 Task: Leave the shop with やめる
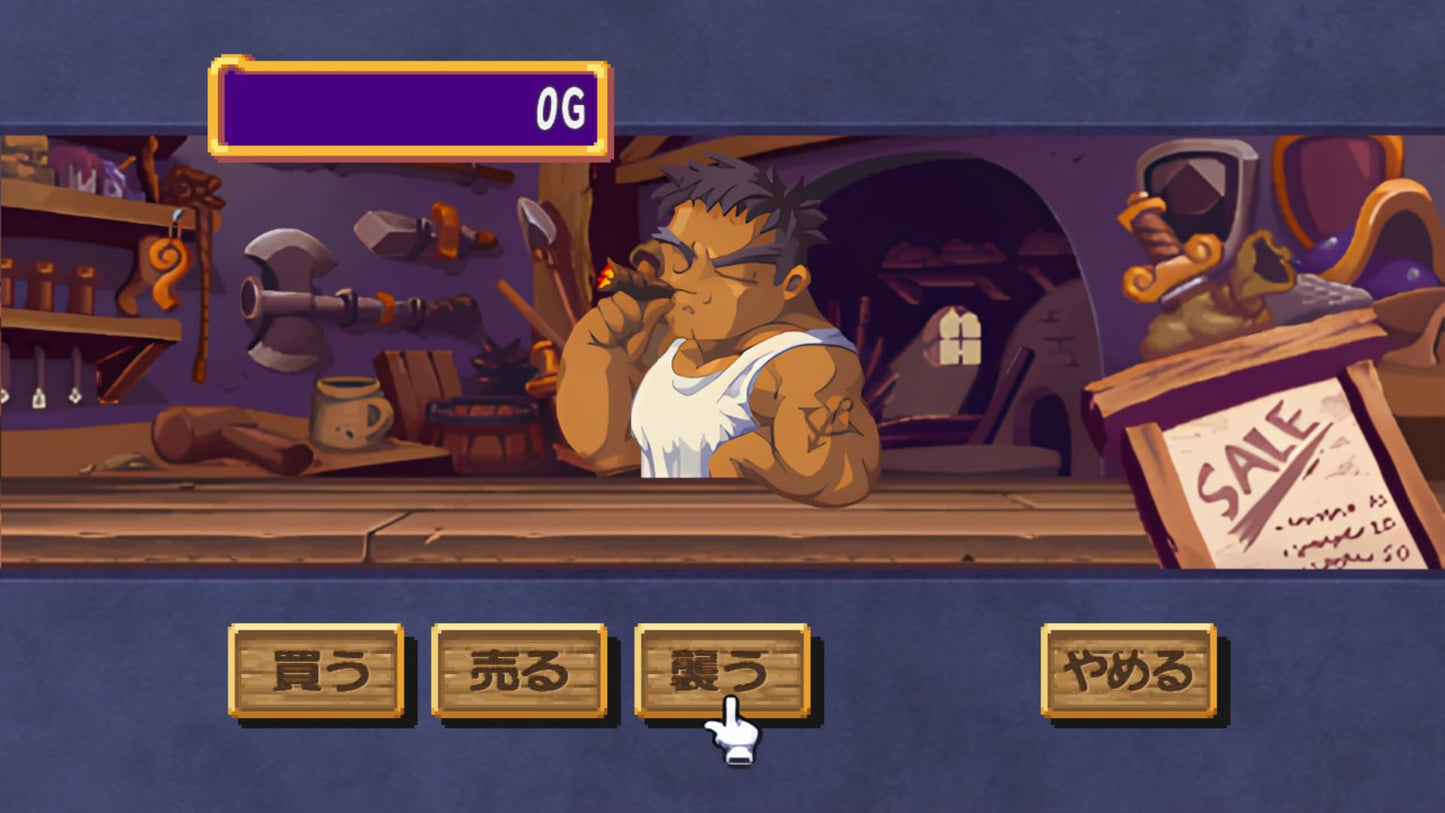(x=1128, y=670)
